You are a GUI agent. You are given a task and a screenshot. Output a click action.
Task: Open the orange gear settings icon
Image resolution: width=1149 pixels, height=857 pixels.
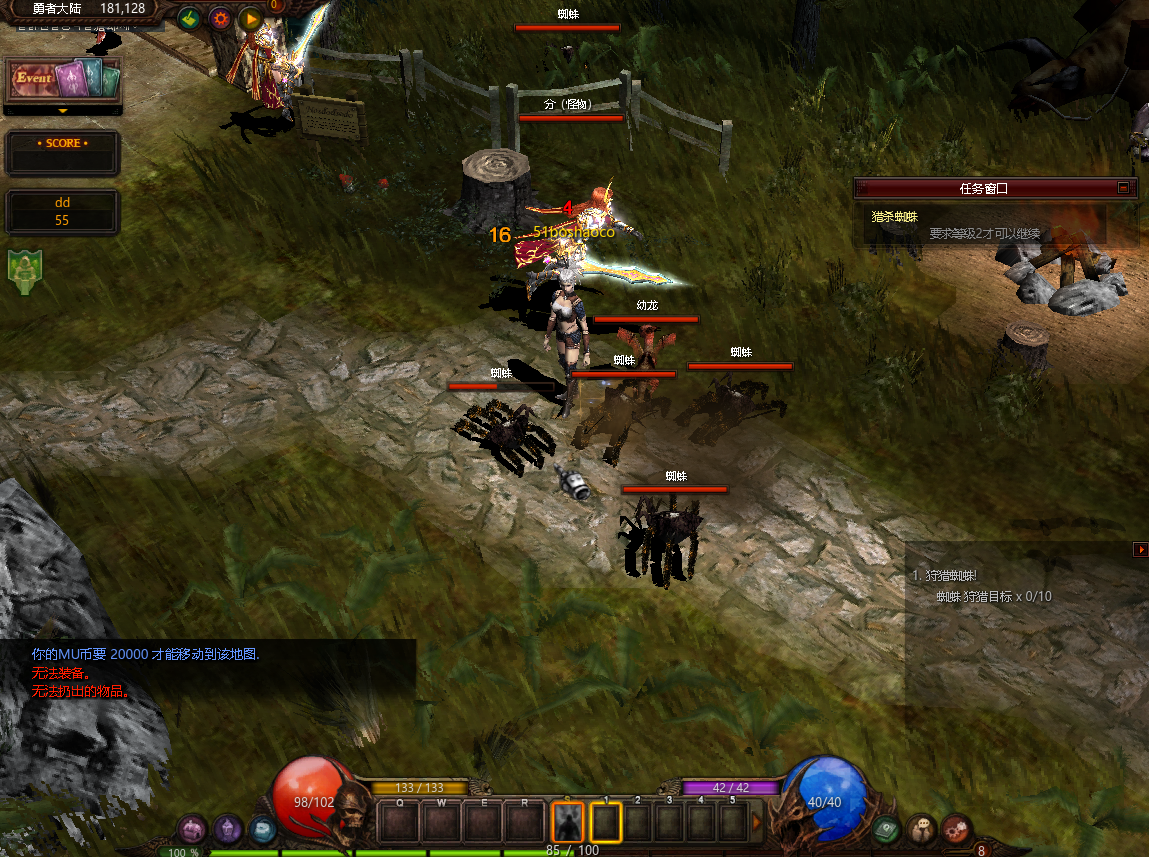[219, 18]
